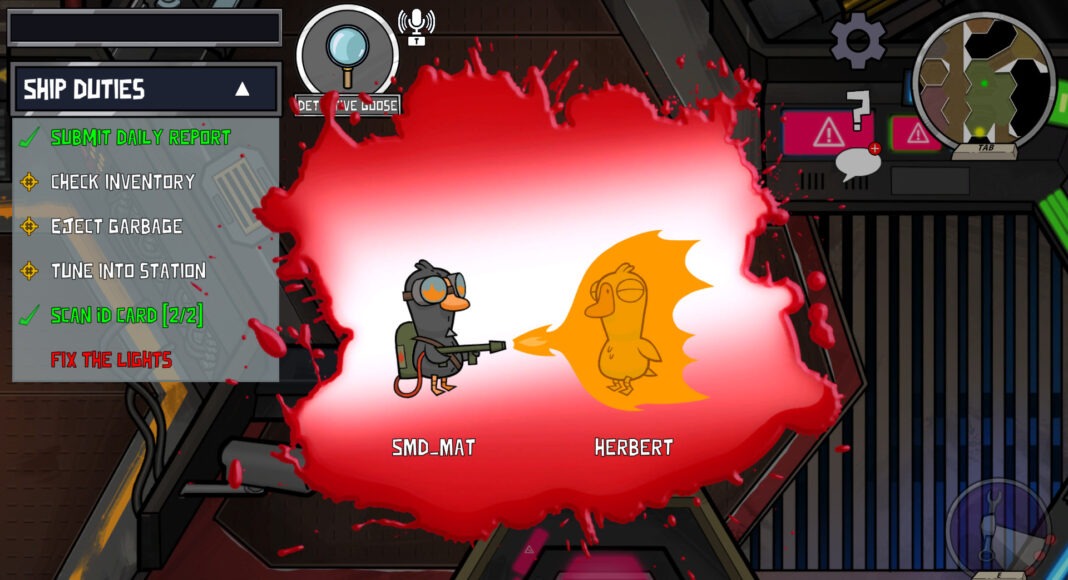Select the Tune Into Station duty
Image resolution: width=1068 pixels, height=580 pixels.
pyautogui.click(x=128, y=270)
